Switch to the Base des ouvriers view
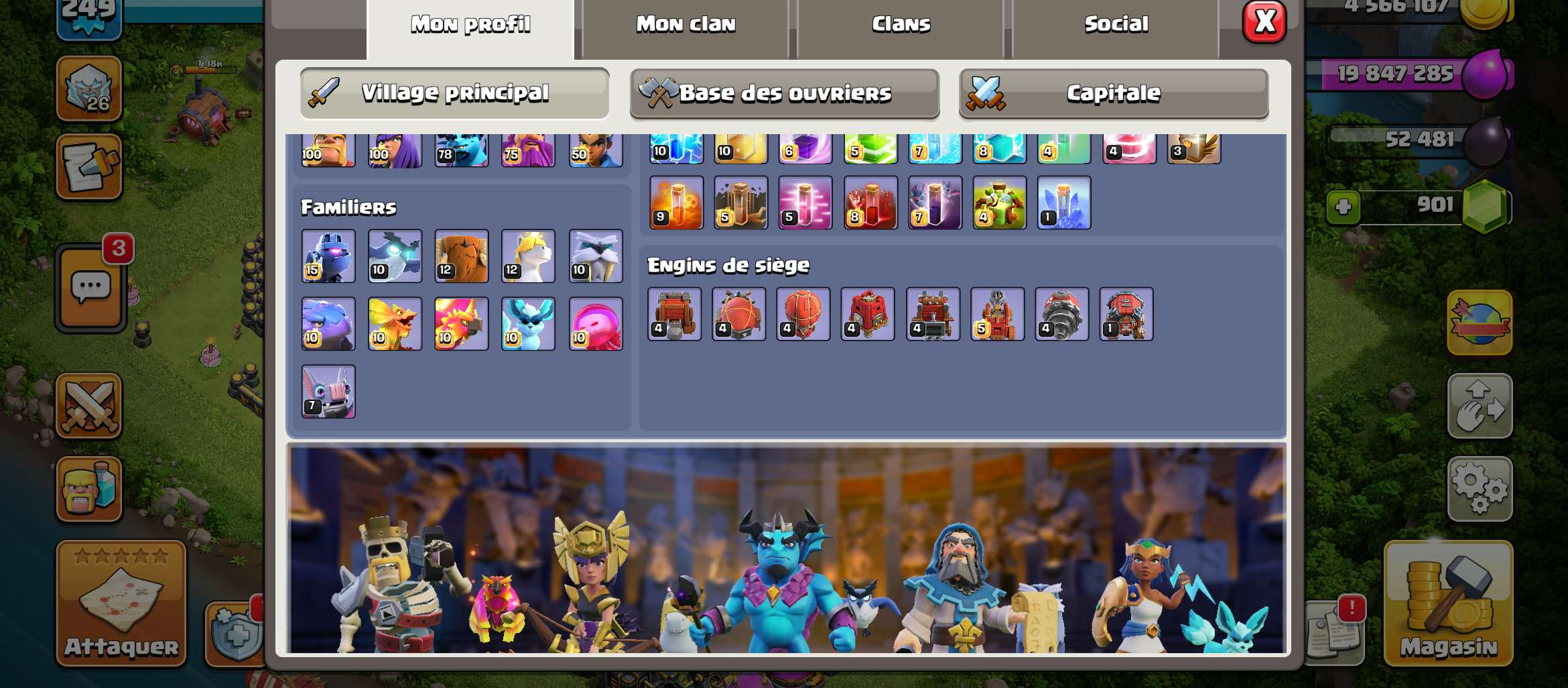 [784, 93]
